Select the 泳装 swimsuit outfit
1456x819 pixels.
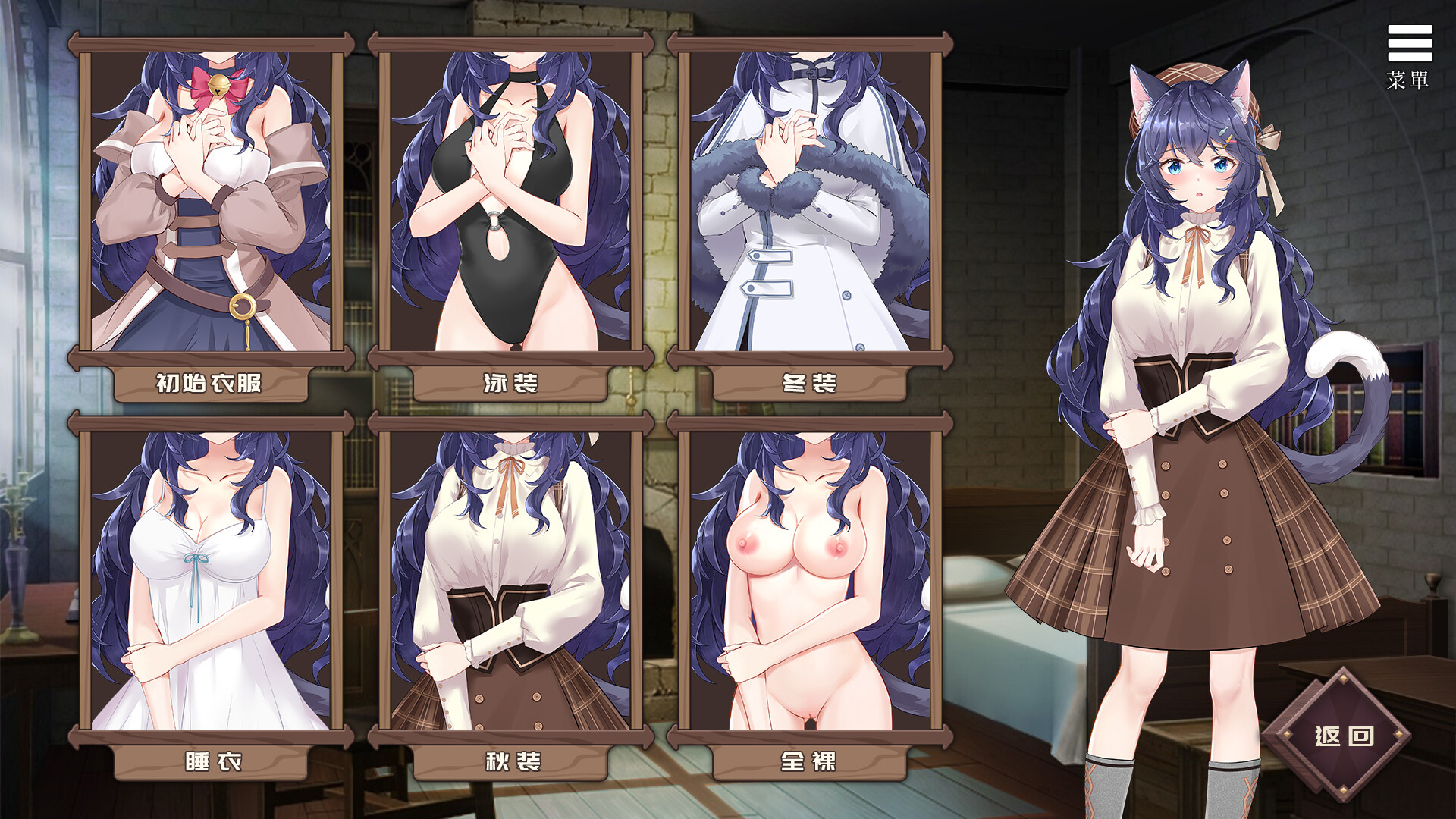point(508,205)
